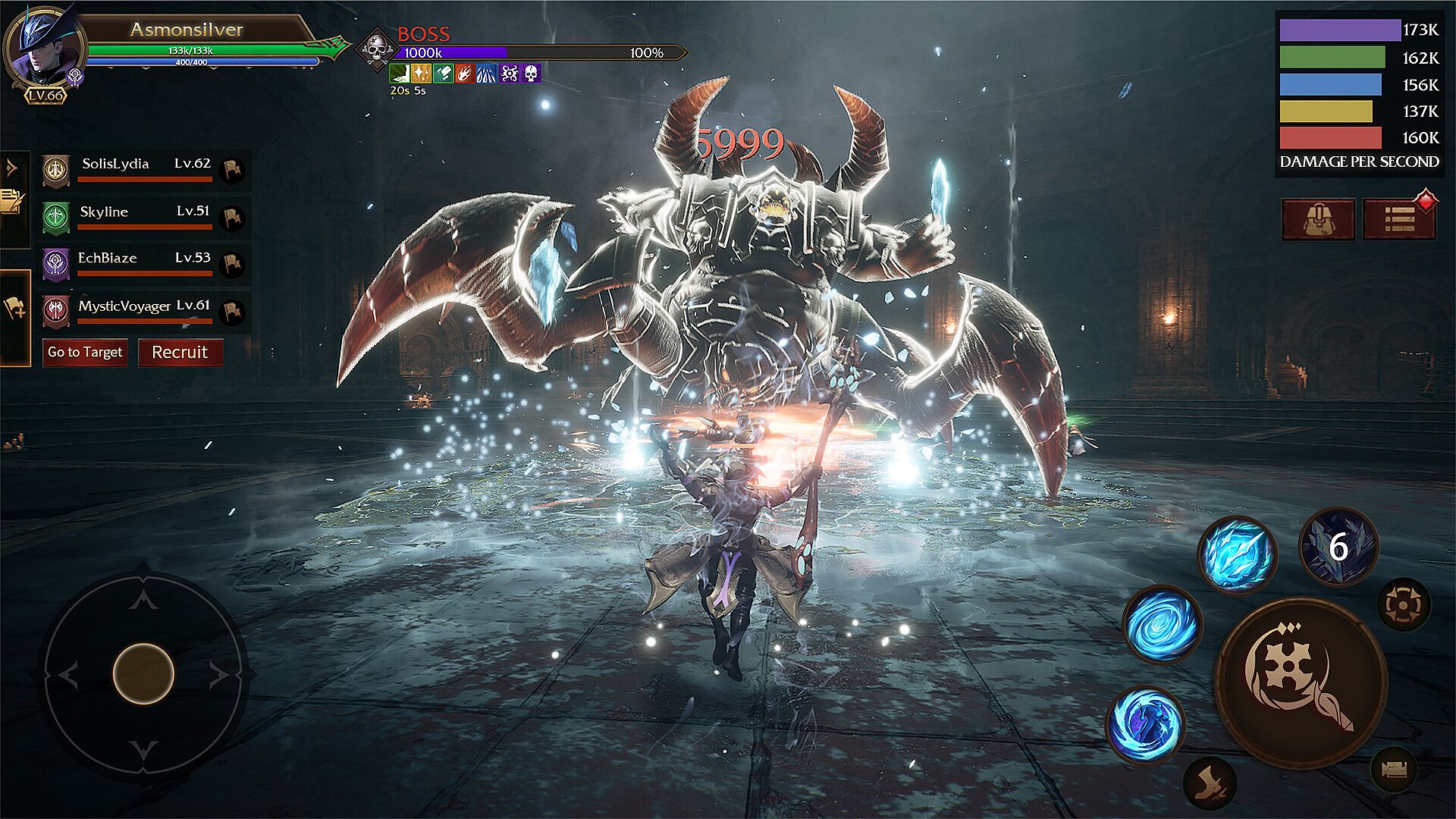Cast the ice shard skill
The width and height of the screenshot is (1456, 819).
(x=1237, y=554)
